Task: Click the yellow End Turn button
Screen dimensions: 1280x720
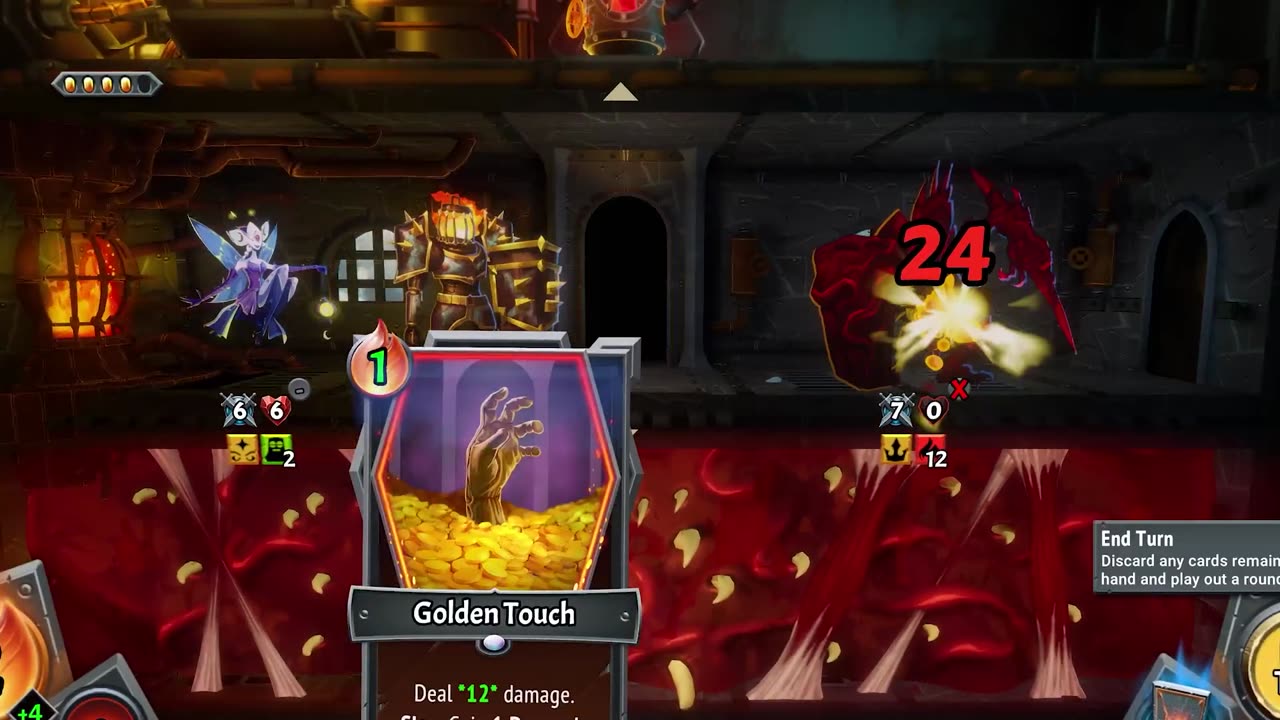Action: click(1262, 670)
